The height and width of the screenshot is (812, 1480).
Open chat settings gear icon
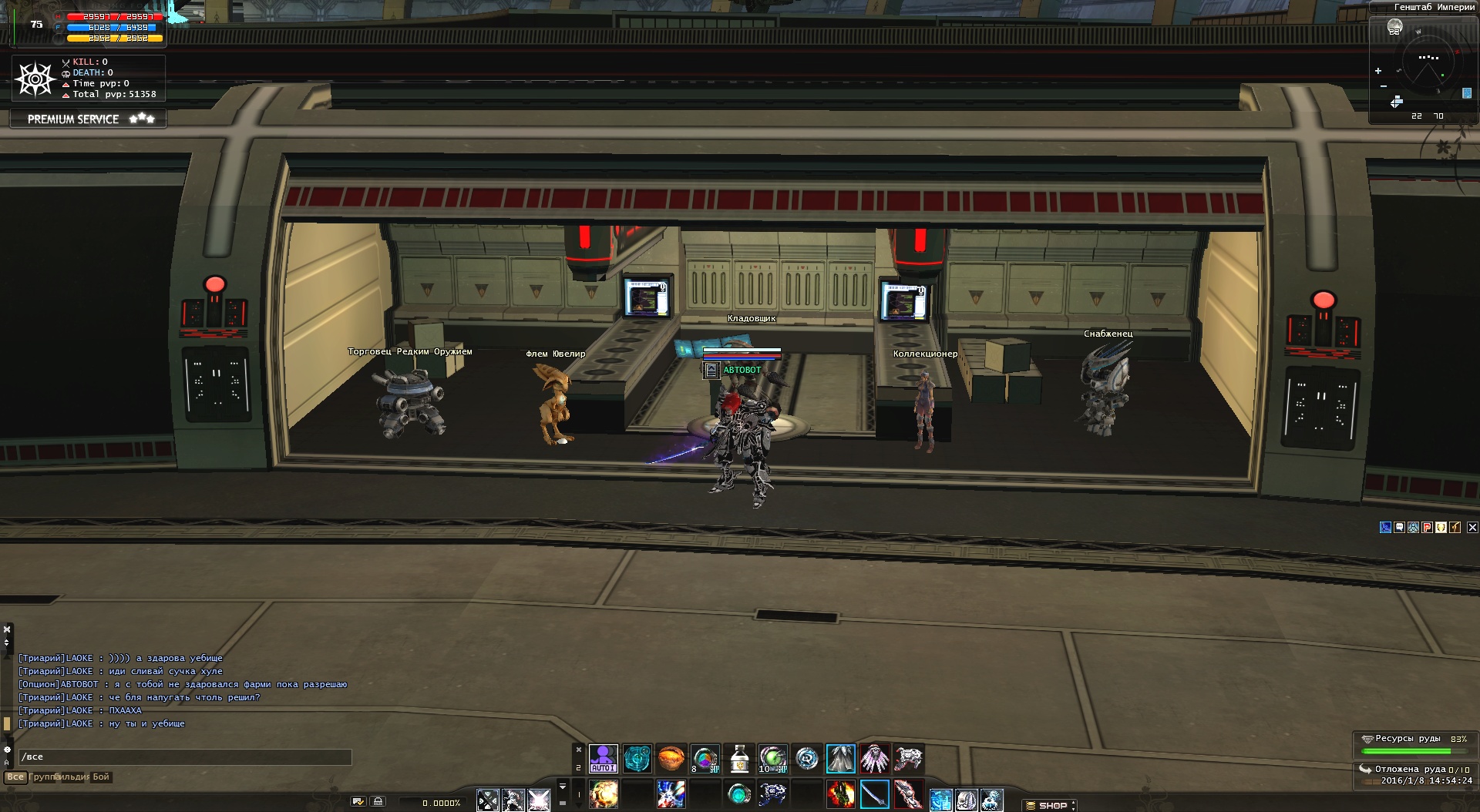(x=7, y=749)
